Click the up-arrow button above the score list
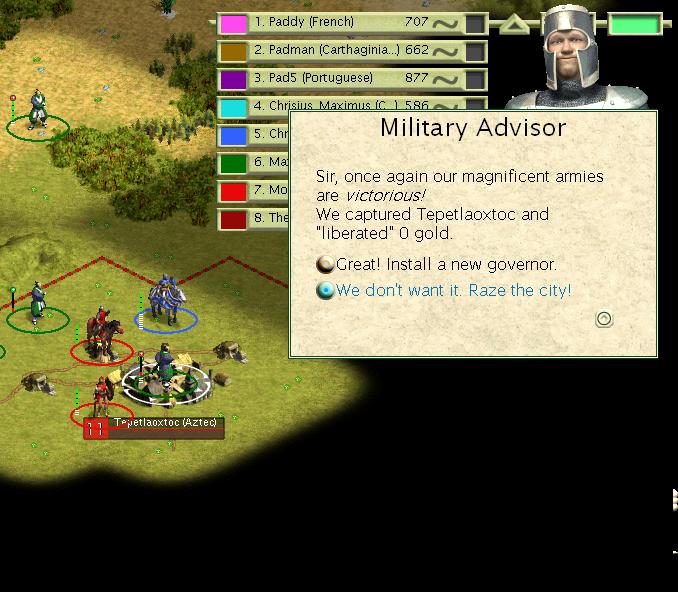 point(515,23)
